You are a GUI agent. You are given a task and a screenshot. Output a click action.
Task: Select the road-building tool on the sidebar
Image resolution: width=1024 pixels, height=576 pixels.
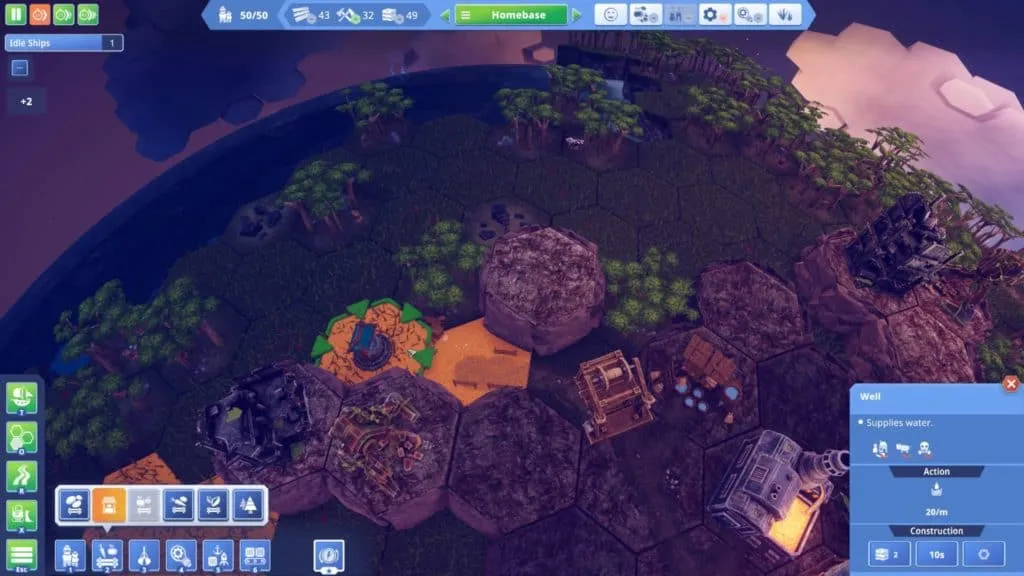(x=21, y=478)
